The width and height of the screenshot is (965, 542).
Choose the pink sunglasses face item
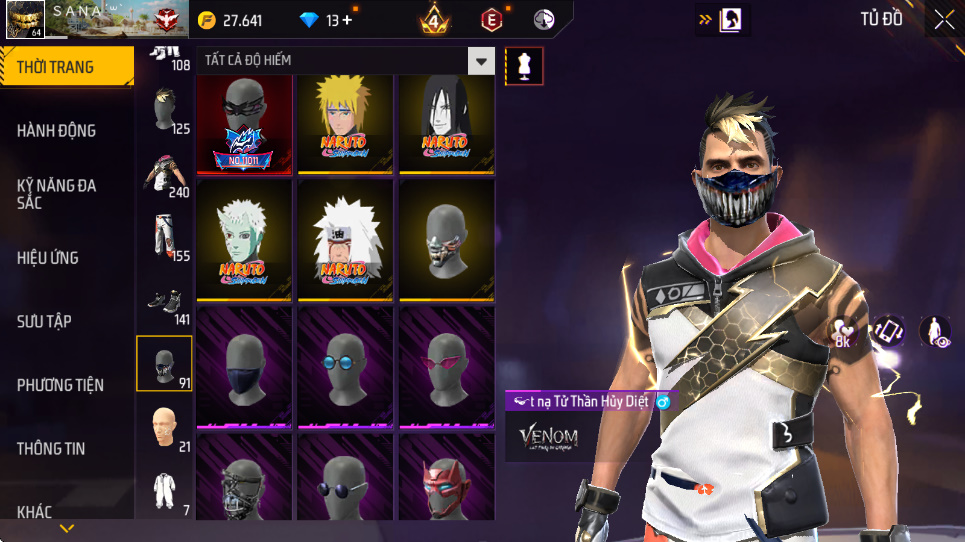pyautogui.click(x=446, y=367)
